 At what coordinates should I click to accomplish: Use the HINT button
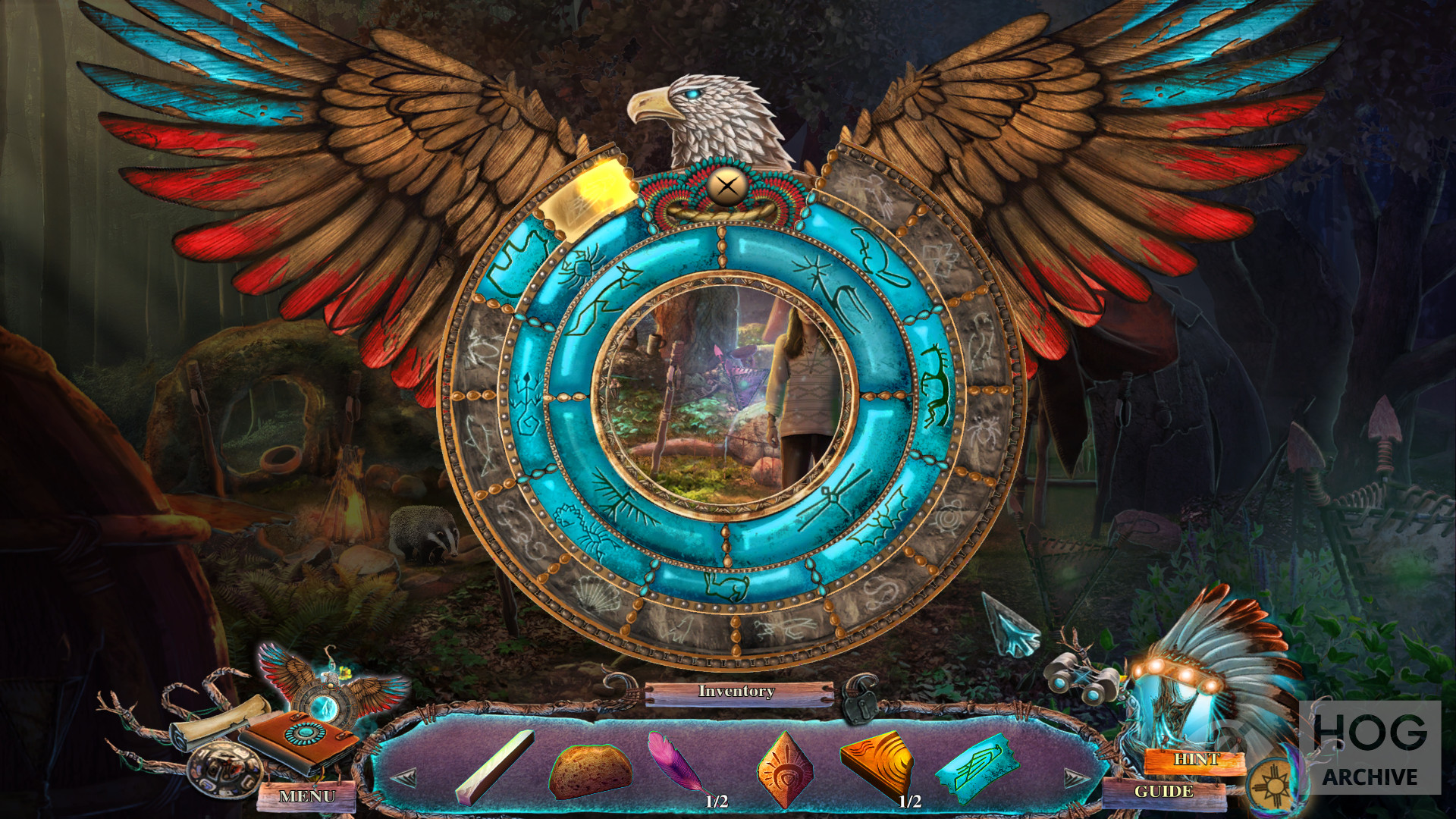pos(1196,759)
